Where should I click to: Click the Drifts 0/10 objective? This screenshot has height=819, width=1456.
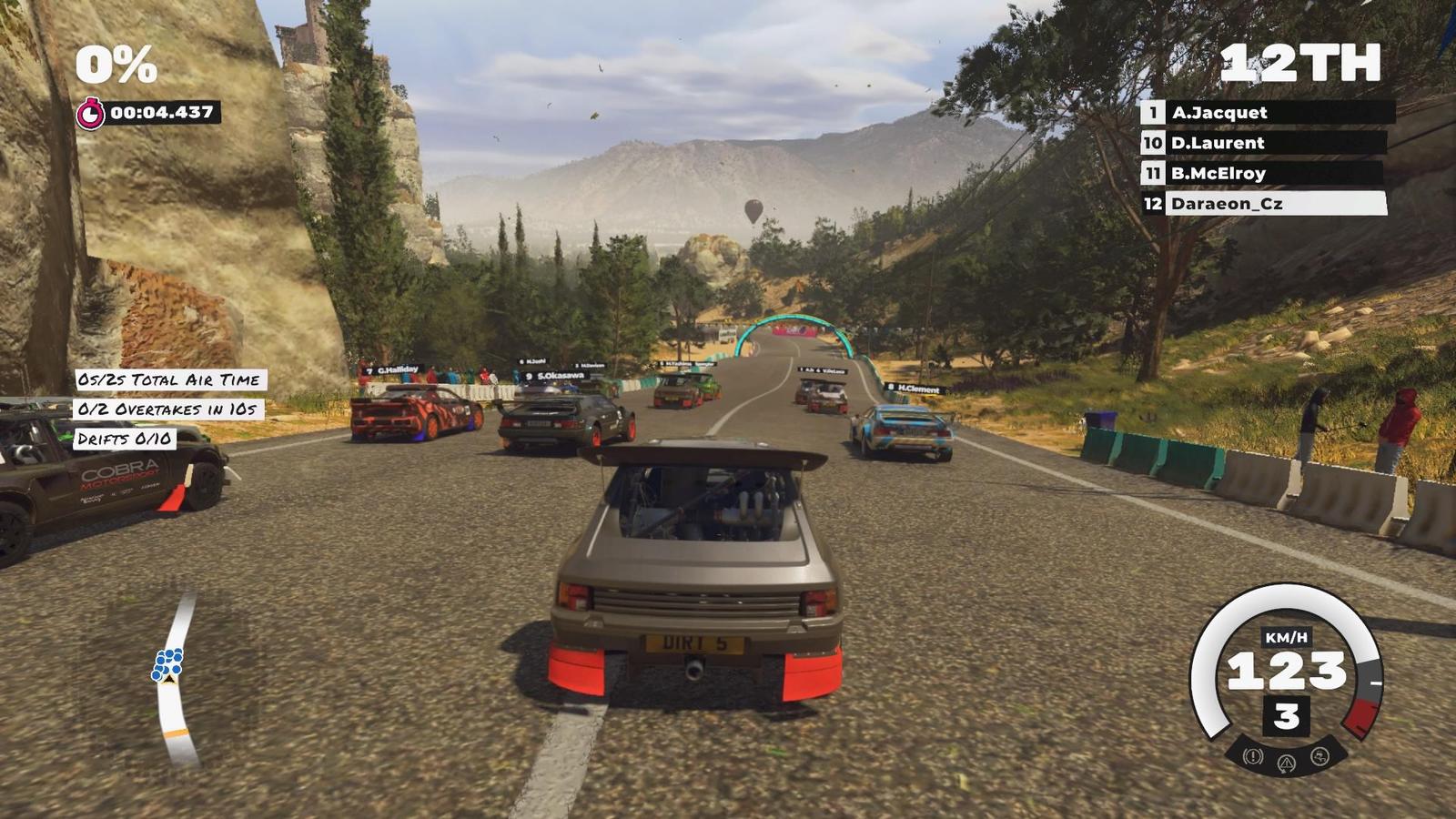[125, 439]
